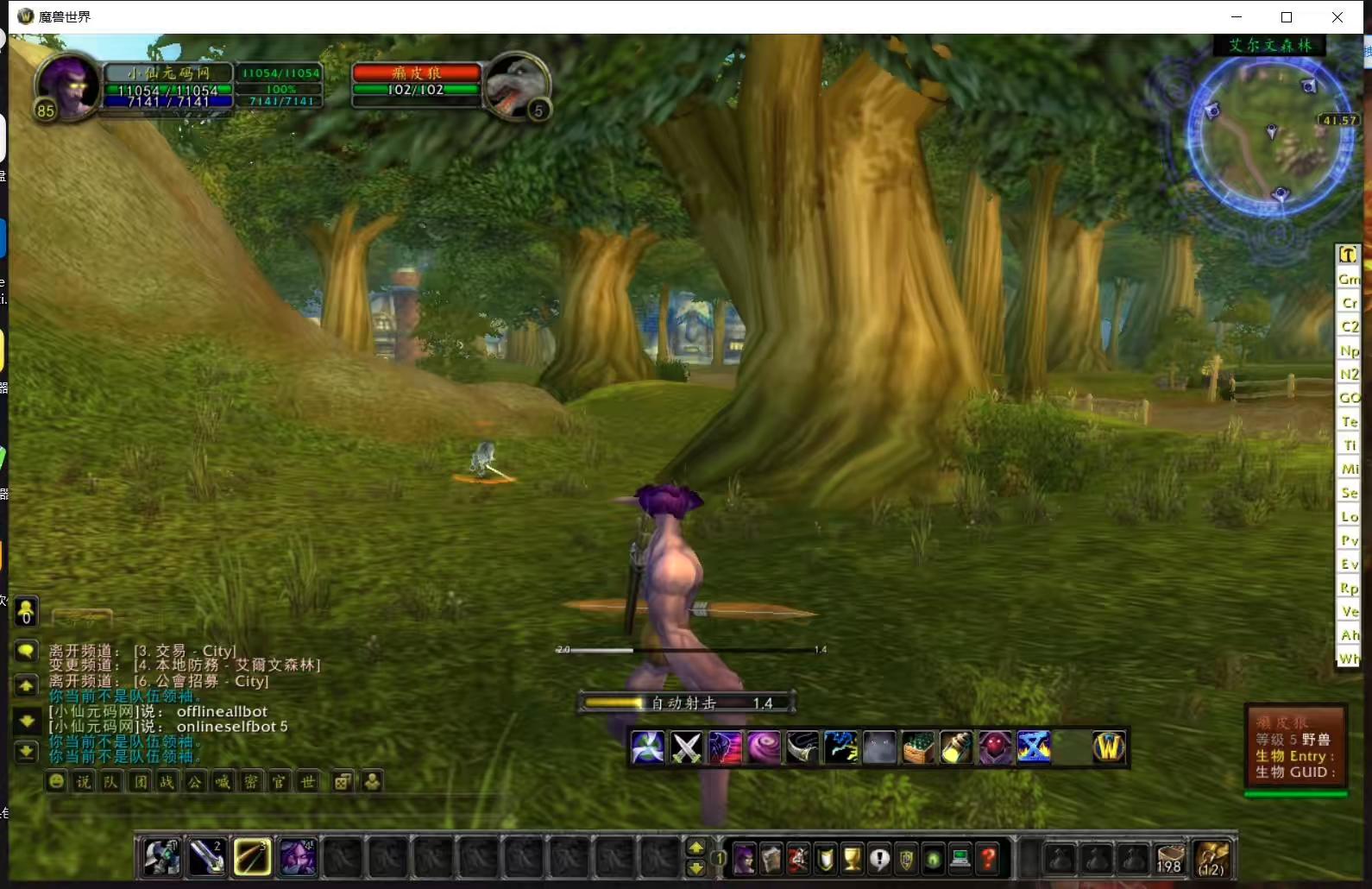The height and width of the screenshot is (889, 1372).
Task: Activate the crossed daggers ability
Action: 687,747
